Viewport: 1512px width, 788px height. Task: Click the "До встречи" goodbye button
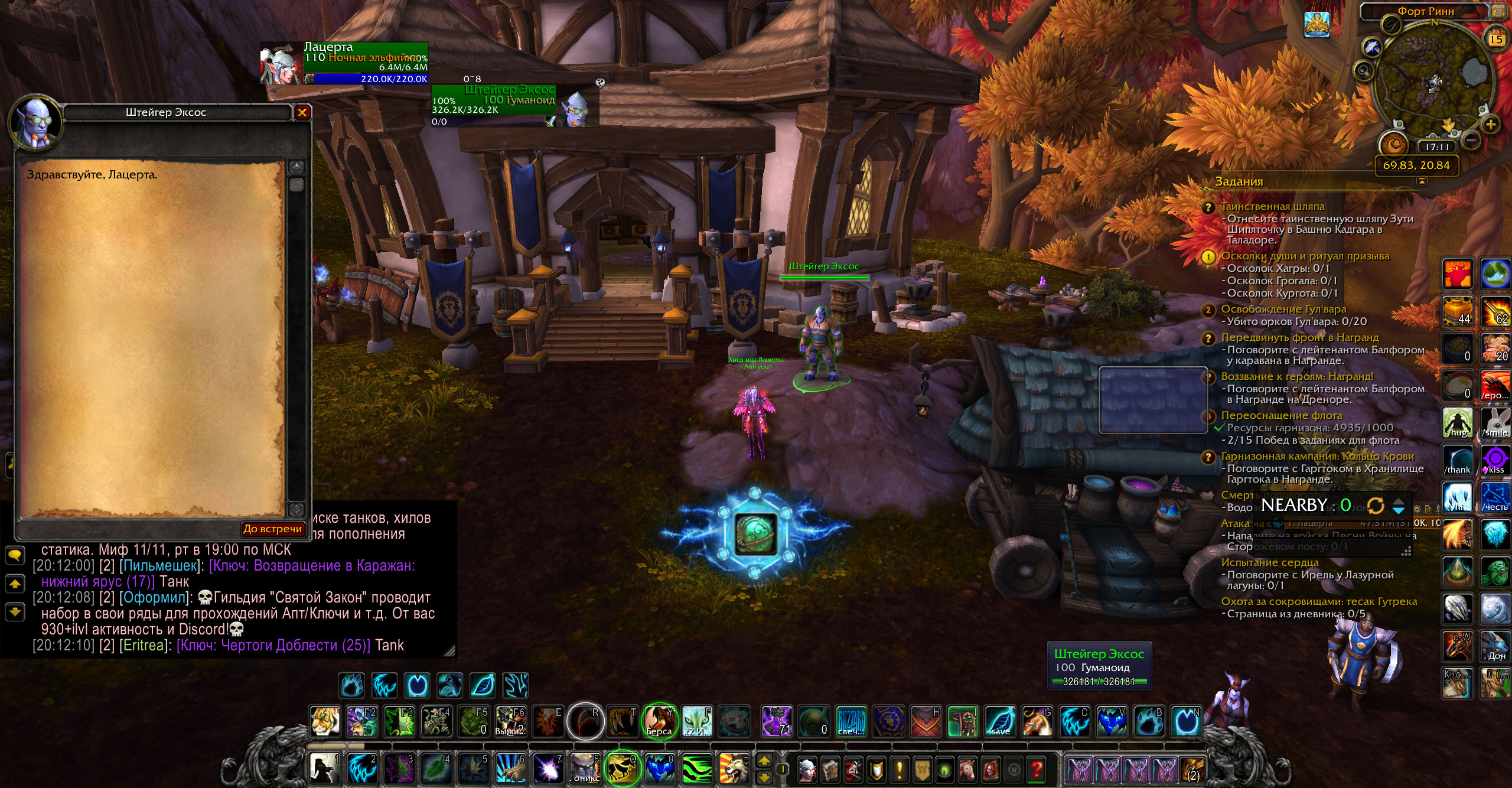click(273, 529)
